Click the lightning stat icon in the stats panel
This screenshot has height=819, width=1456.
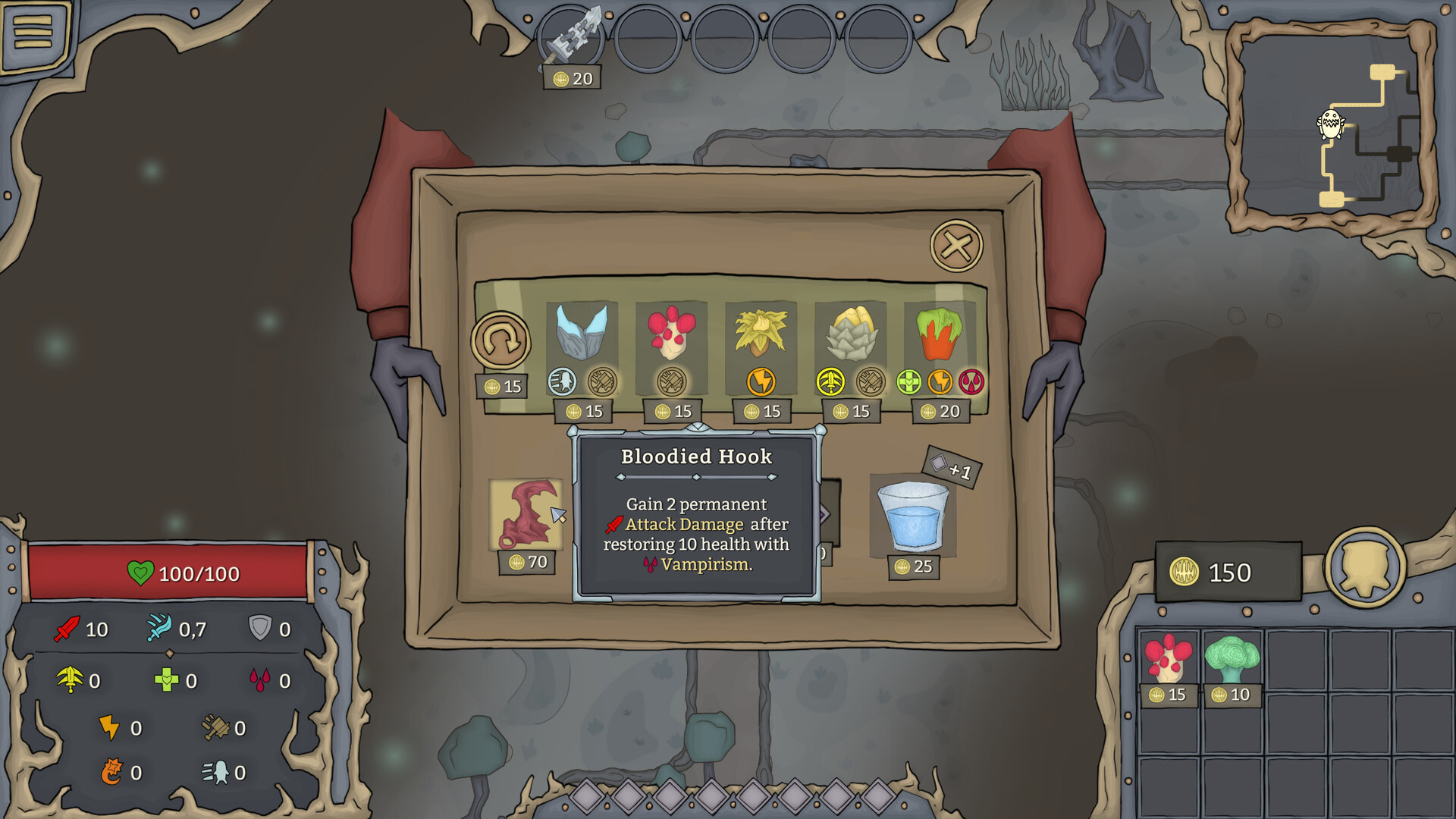(x=111, y=728)
